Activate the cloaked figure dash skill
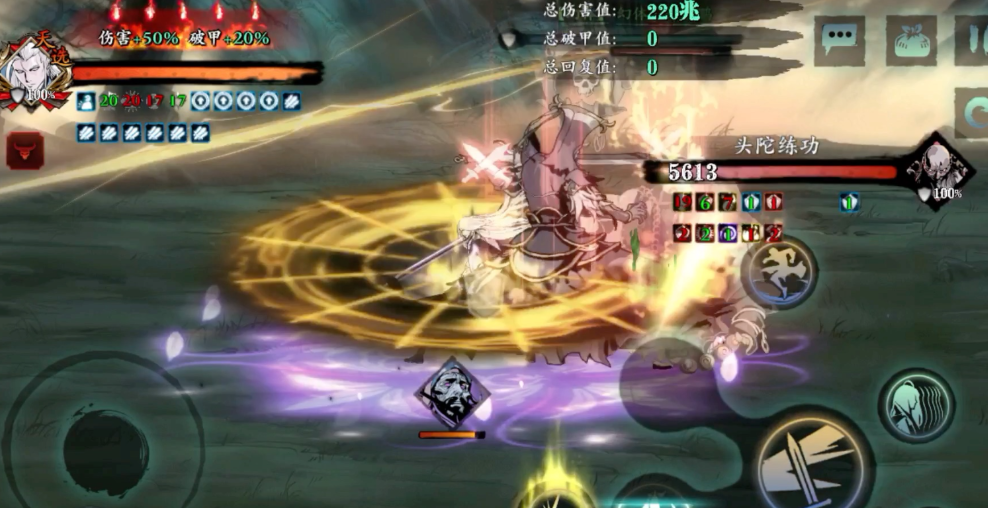988x508 pixels. (916, 405)
